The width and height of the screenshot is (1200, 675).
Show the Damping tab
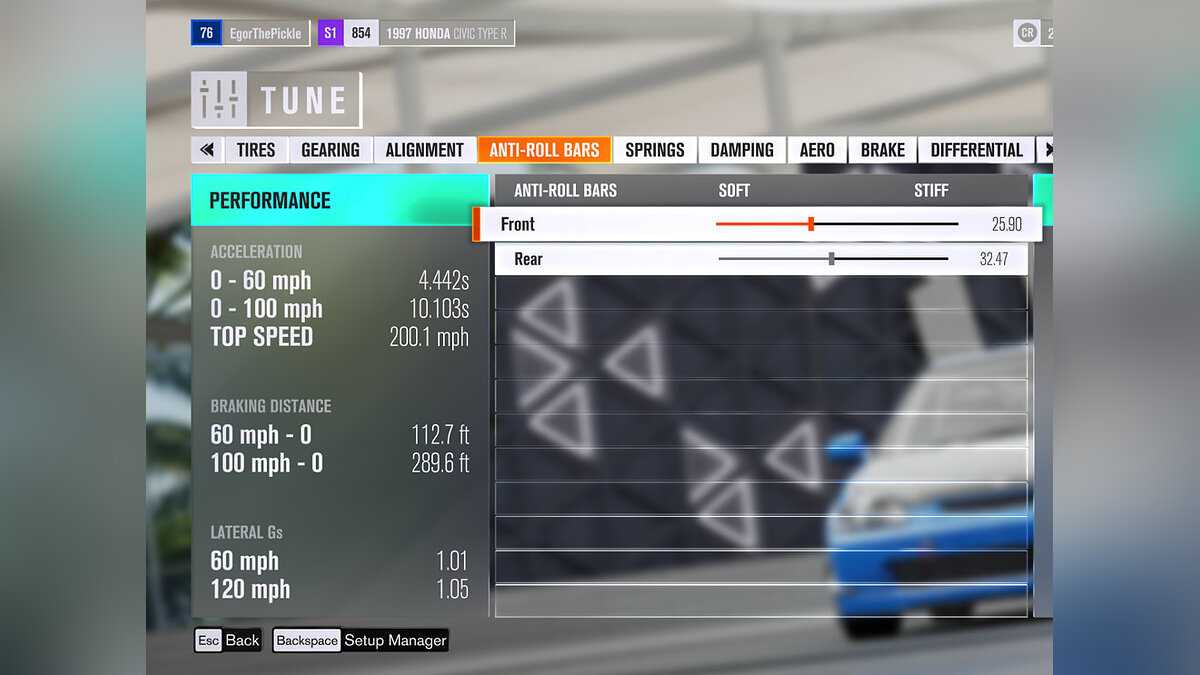coord(742,150)
